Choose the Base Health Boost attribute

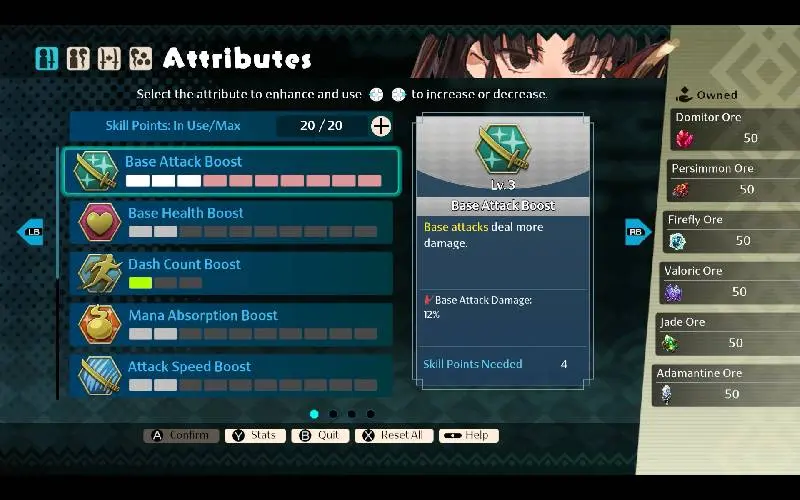(231, 222)
